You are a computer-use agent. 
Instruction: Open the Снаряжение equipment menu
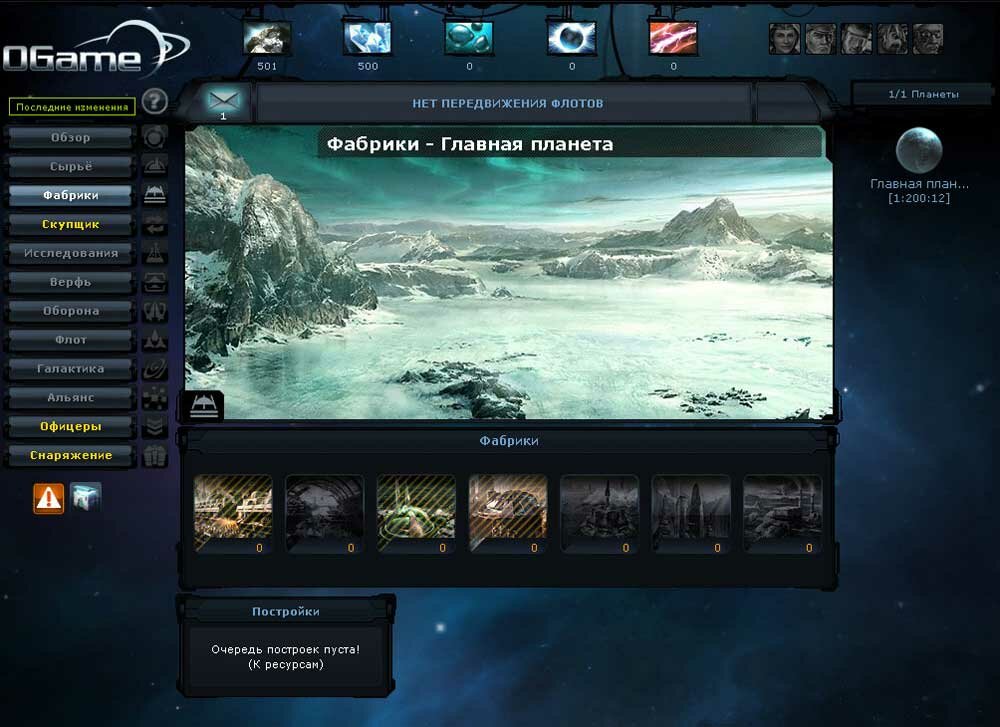point(70,456)
